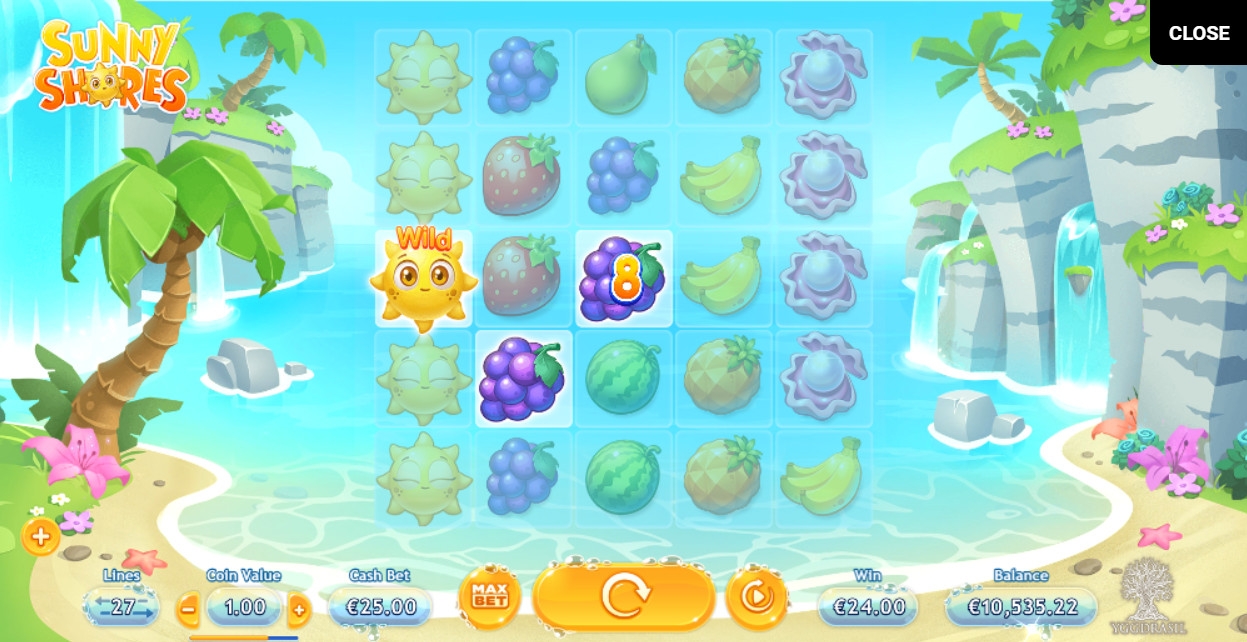Close the game overlay
This screenshot has width=1247, height=642.
tap(1198, 33)
